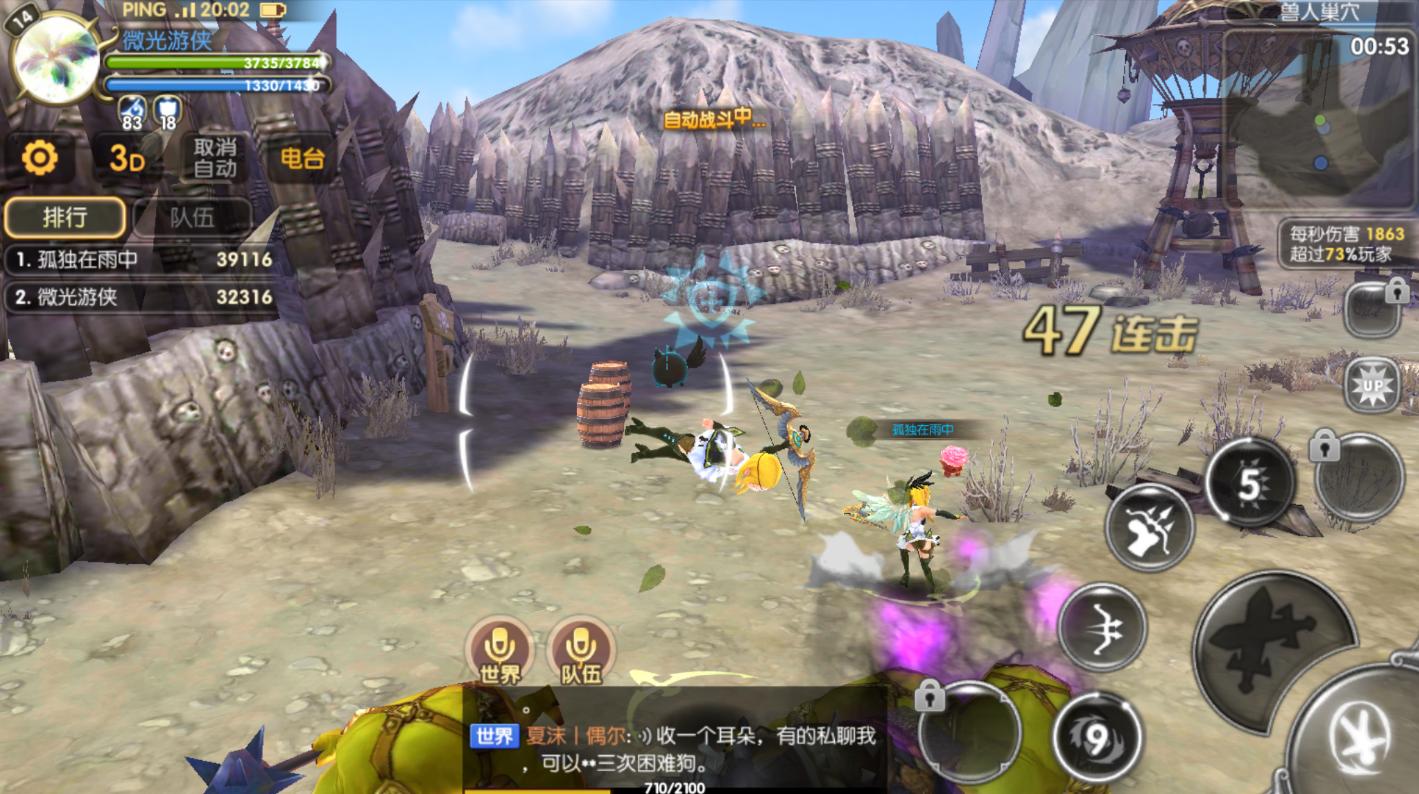1419x794 pixels.
Task: Activate the 队伍 team voice chat microphone
Action: tap(581, 649)
